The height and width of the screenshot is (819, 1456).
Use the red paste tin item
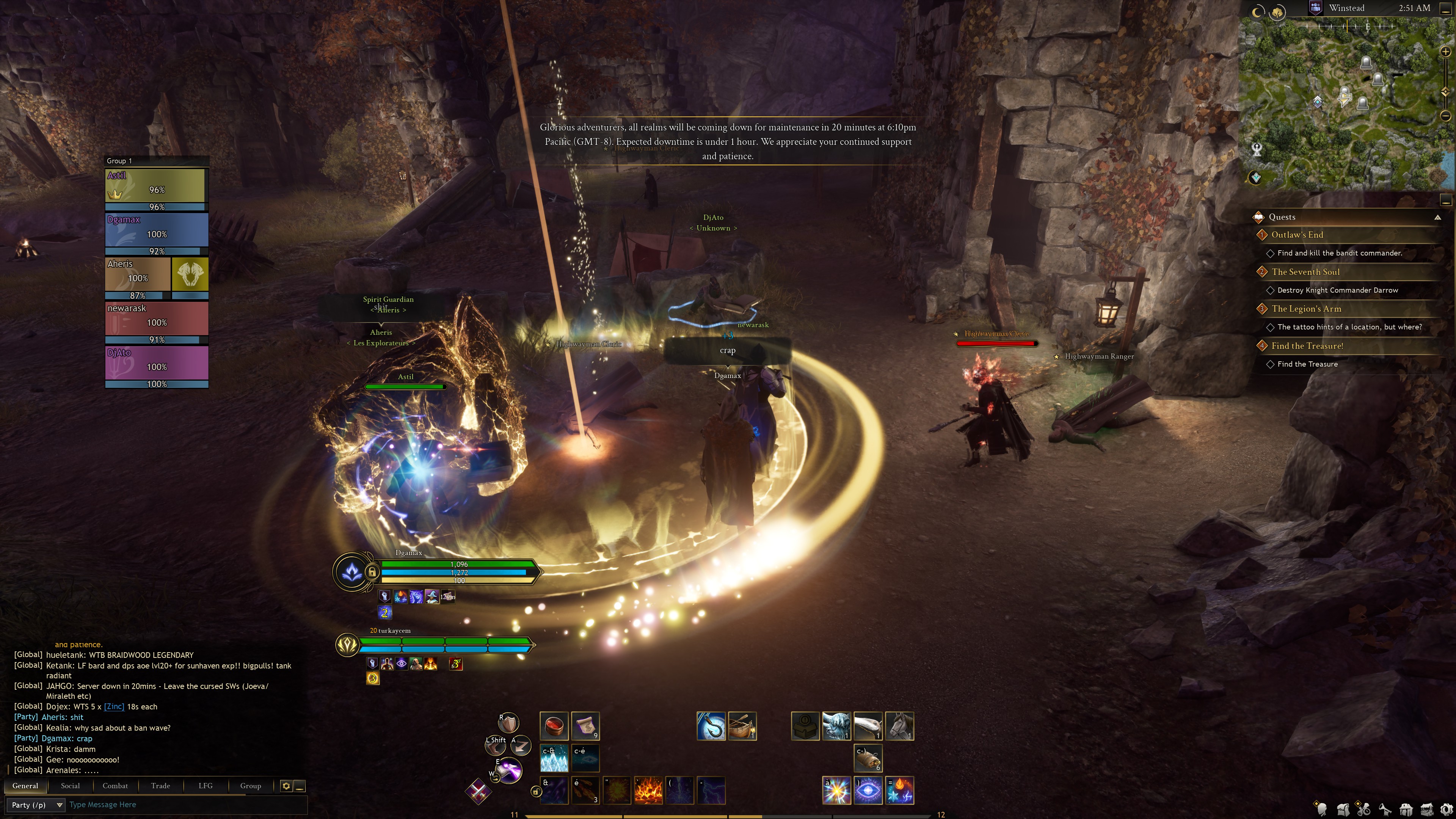click(x=553, y=726)
